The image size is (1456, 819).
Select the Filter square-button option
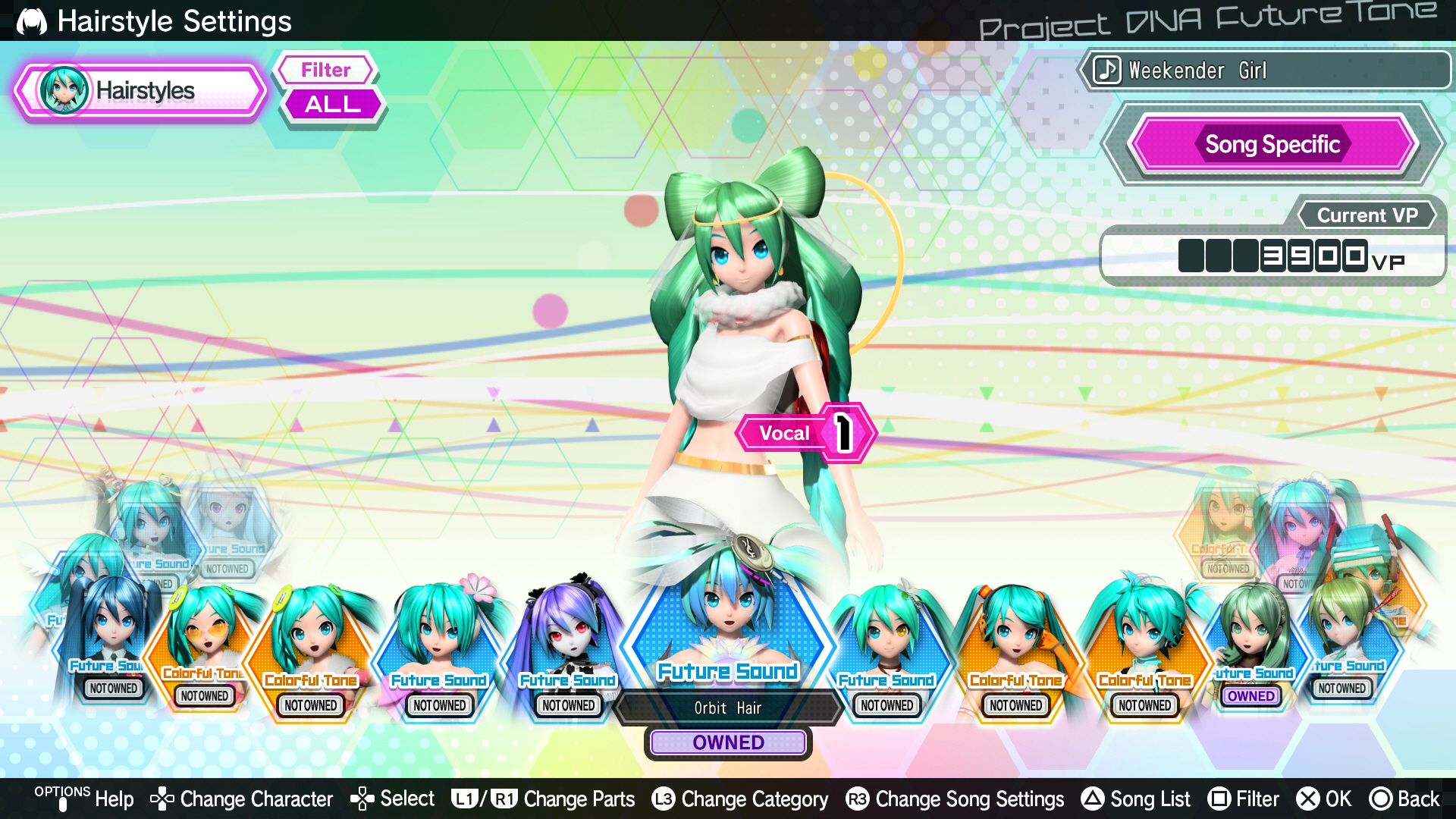1222,799
